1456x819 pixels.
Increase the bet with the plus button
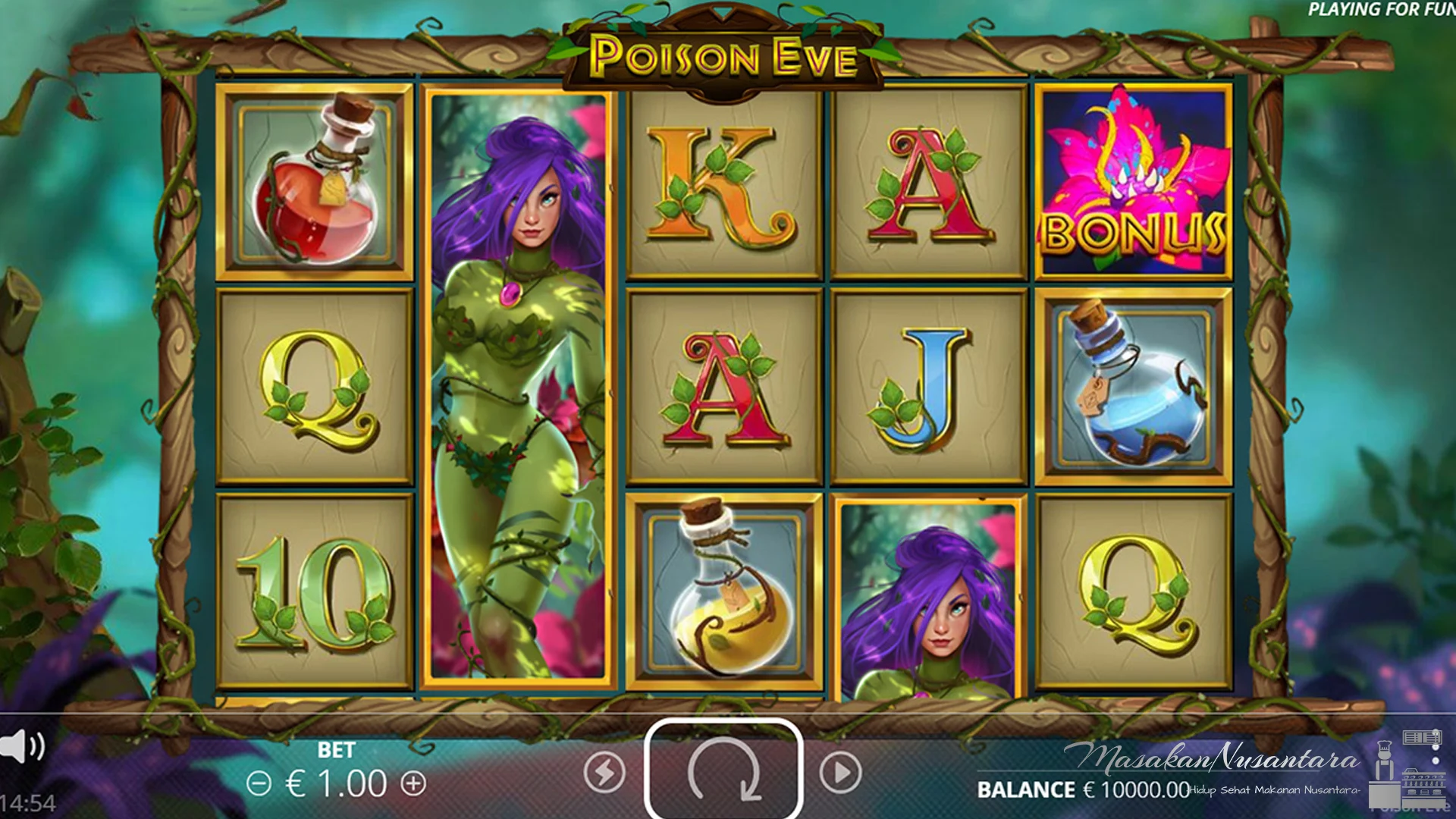point(413,783)
